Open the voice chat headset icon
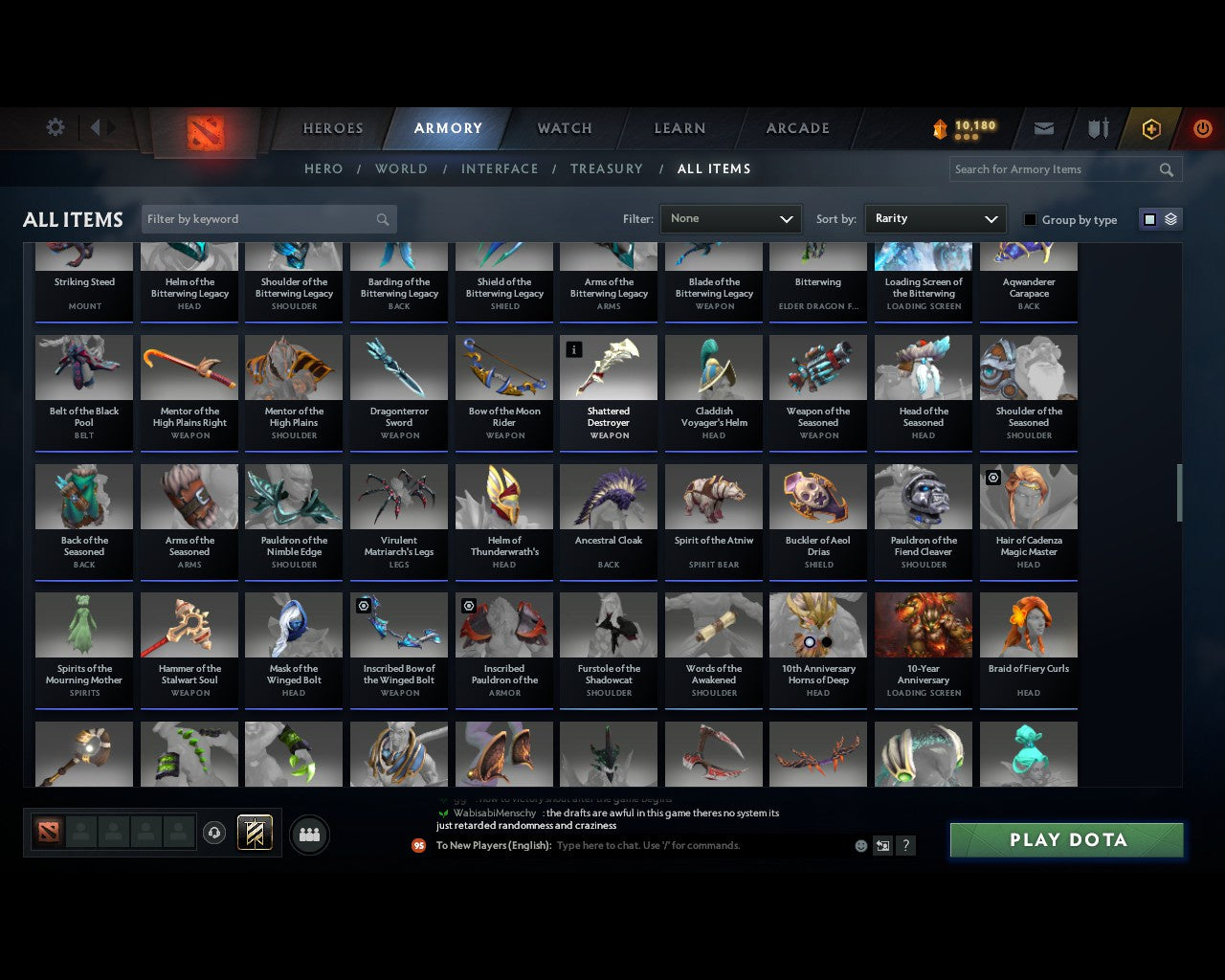This screenshot has height=980, width=1225. coord(214,833)
